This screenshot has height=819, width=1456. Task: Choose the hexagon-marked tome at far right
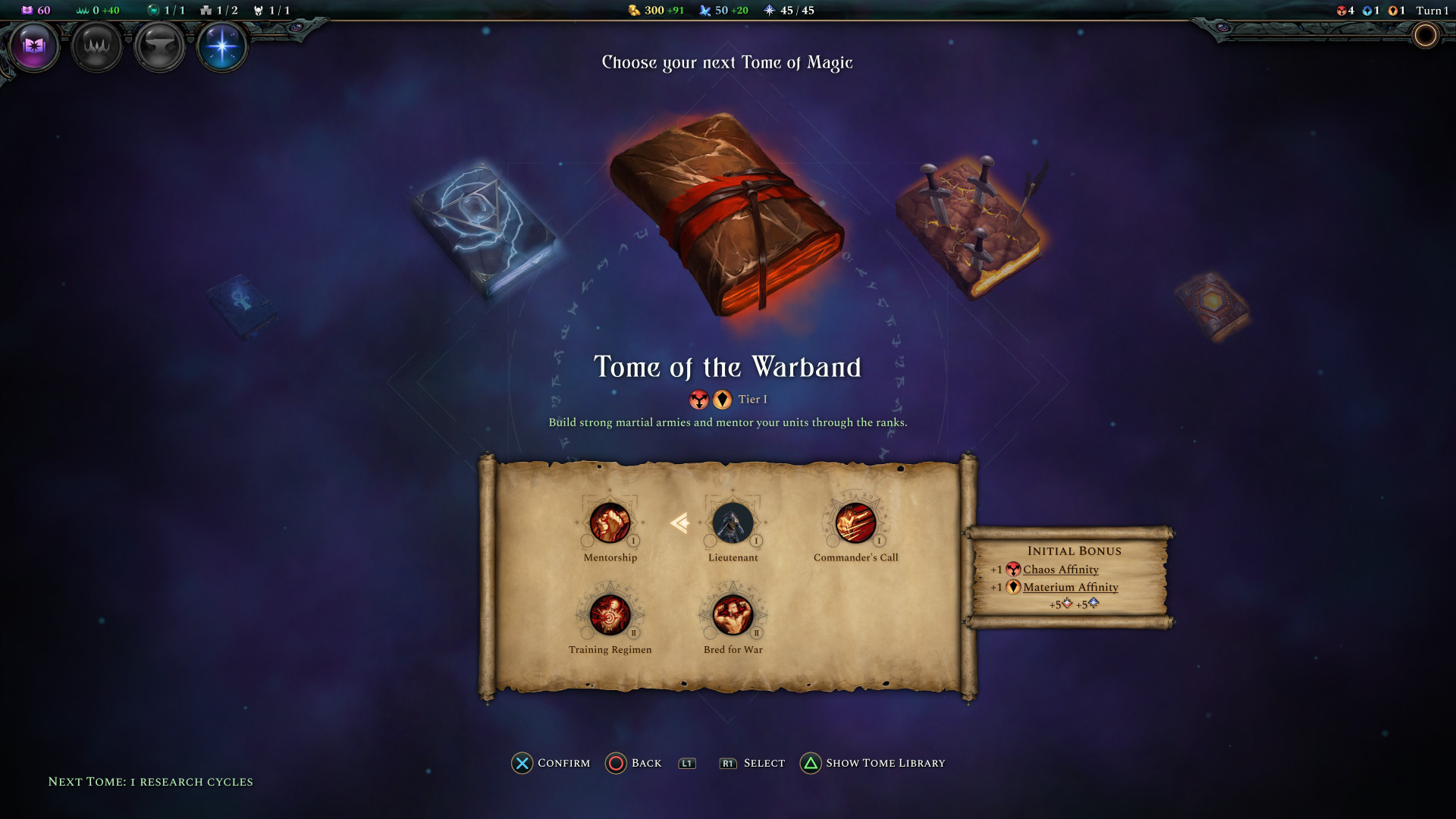click(x=1212, y=305)
